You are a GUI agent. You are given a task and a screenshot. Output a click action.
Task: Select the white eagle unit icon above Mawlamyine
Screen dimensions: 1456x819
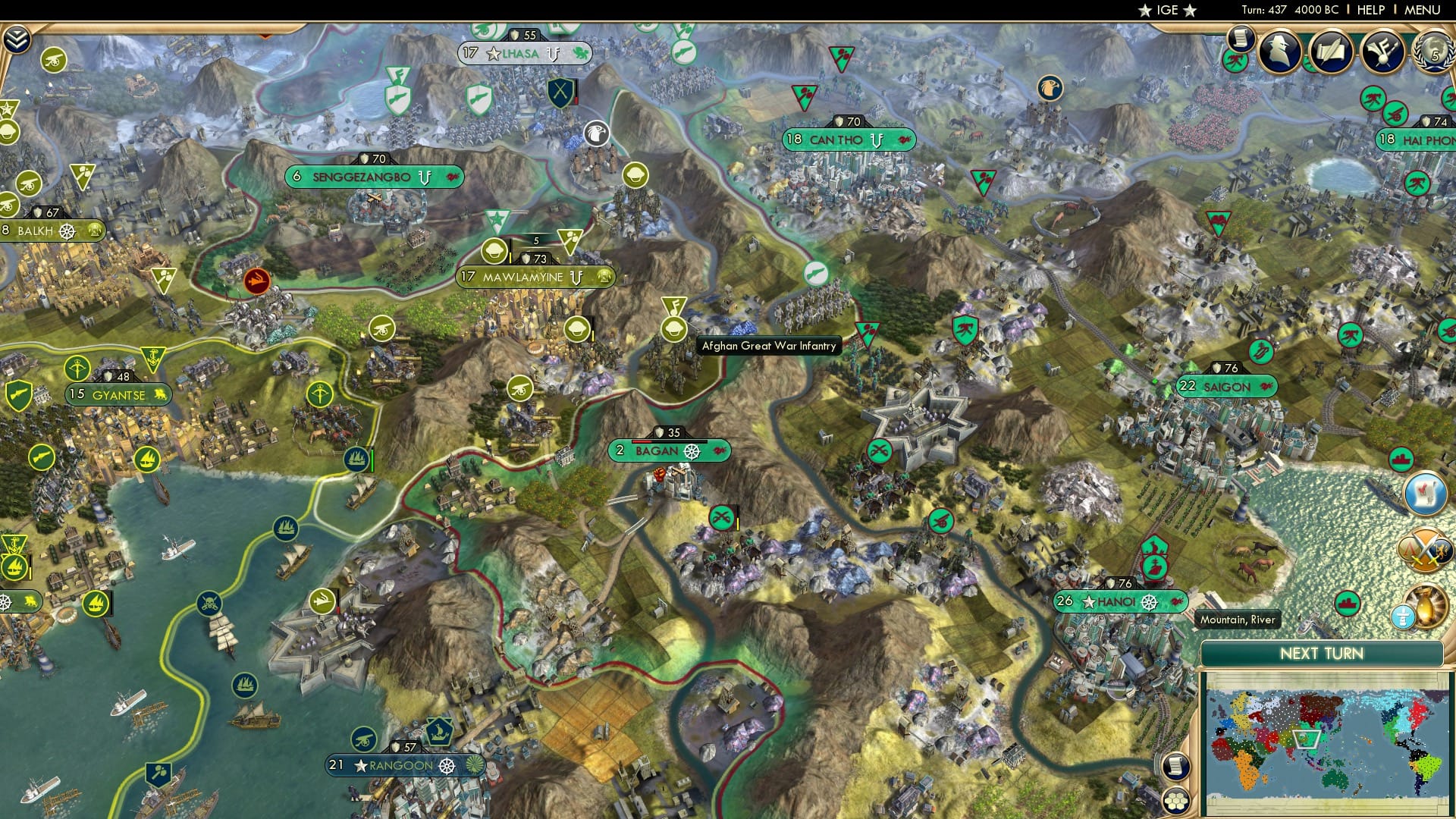pos(596,133)
